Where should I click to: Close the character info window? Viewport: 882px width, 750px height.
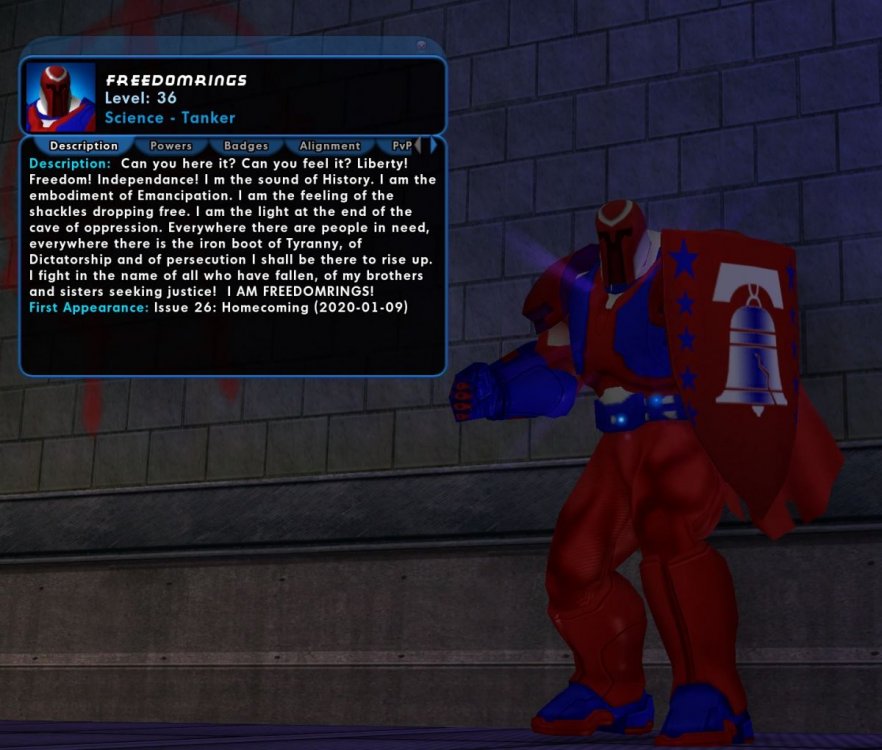pos(421,45)
